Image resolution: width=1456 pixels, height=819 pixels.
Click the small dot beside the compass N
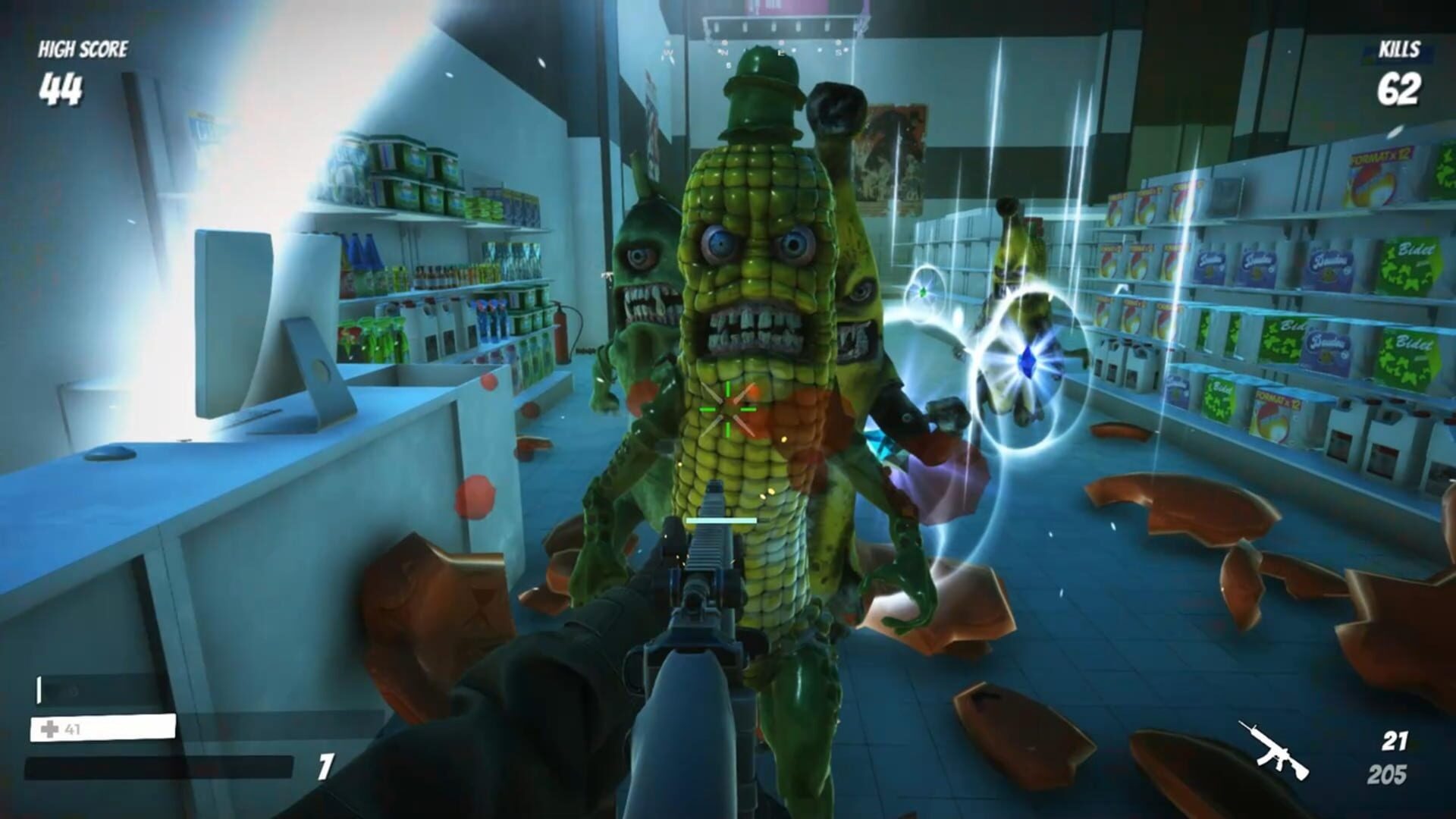[719, 51]
